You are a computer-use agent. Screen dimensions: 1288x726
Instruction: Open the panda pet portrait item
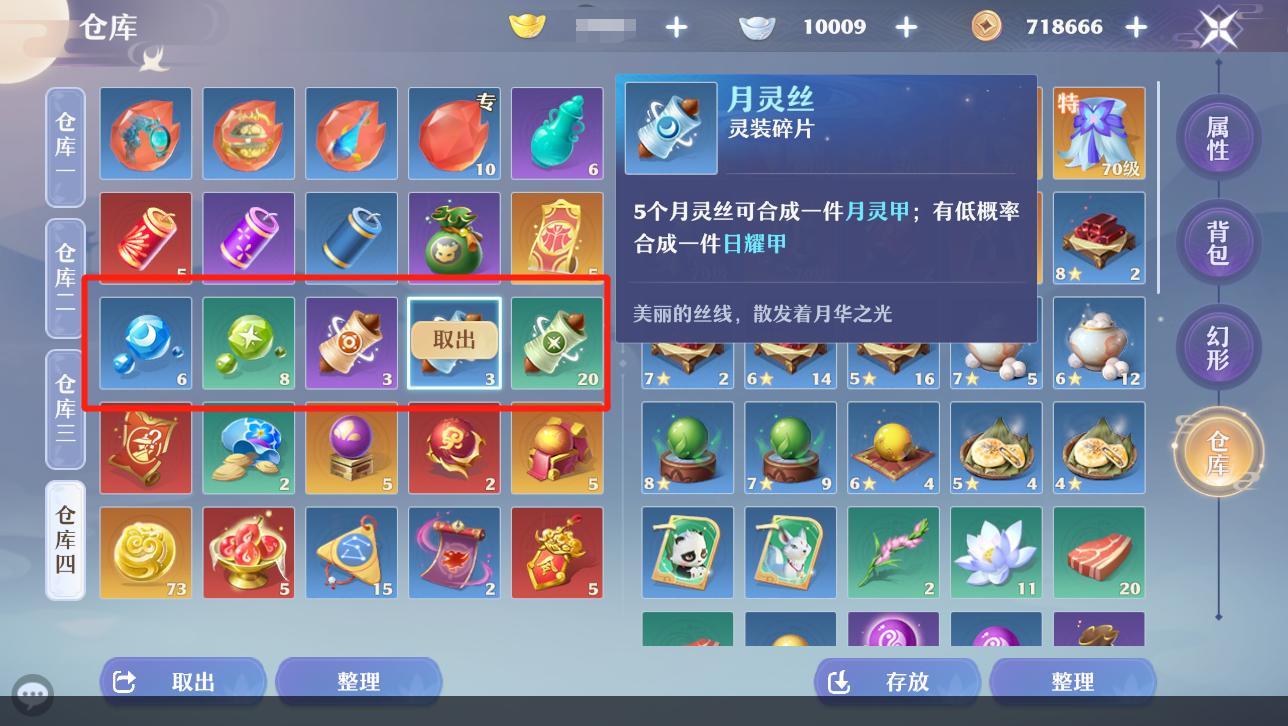(x=687, y=552)
